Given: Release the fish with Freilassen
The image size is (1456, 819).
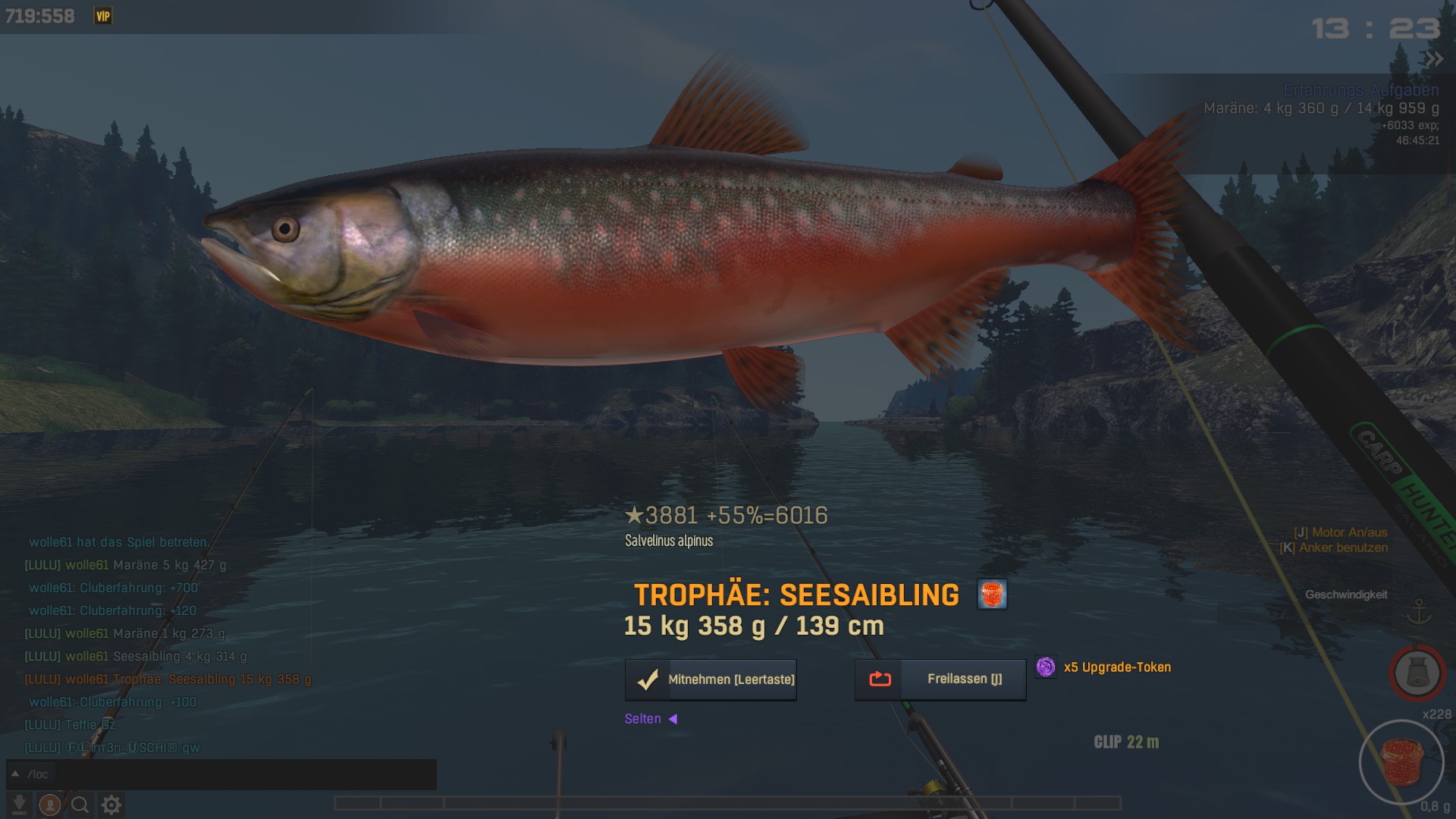Looking at the screenshot, I should click(940, 679).
